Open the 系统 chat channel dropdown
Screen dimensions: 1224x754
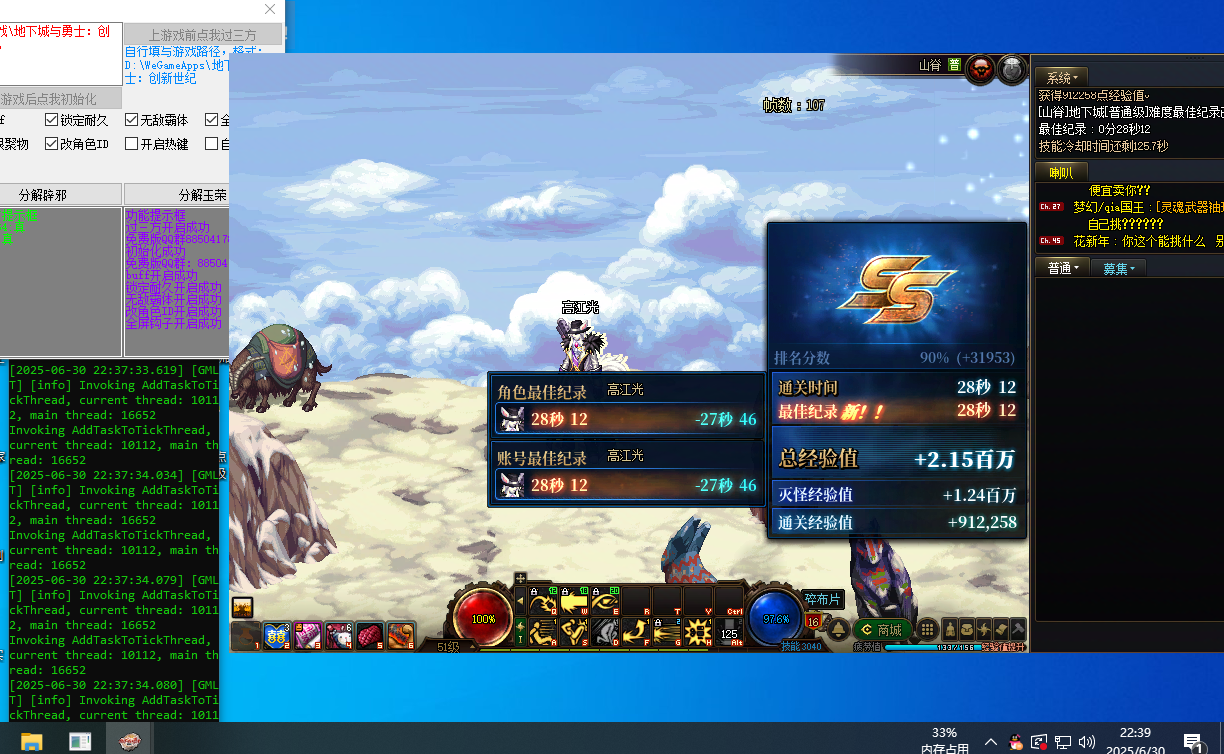[1062, 77]
